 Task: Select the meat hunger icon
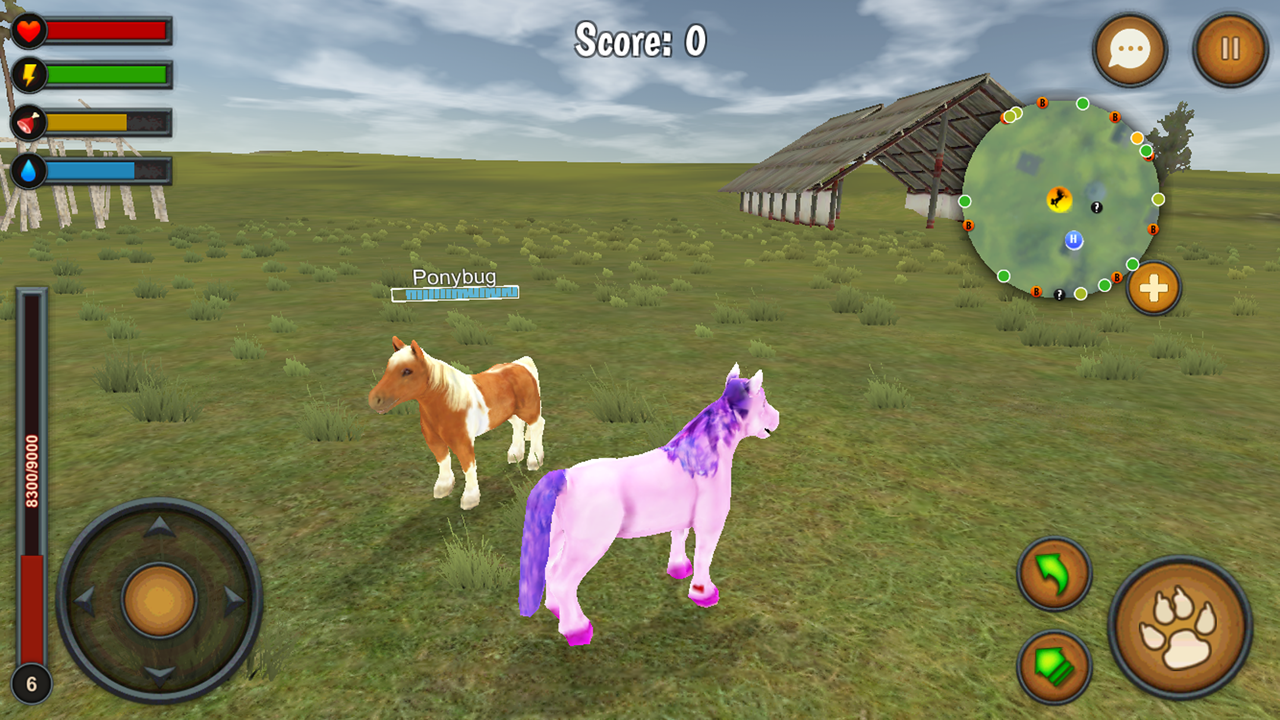(x=29, y=120)
